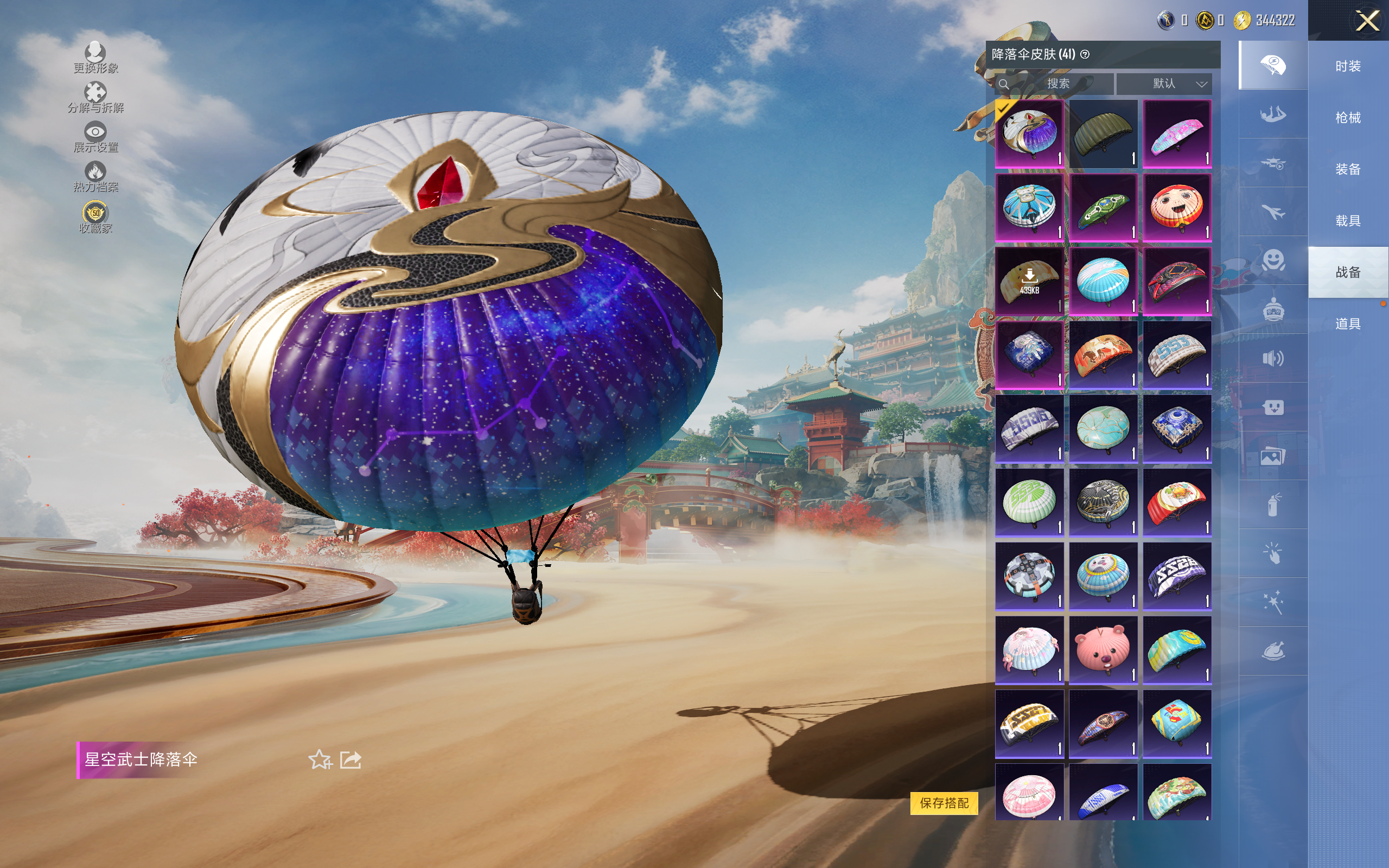Click the 保存搭配 button
This screenshot has height=868, width=1389.
tap(944, 802)
